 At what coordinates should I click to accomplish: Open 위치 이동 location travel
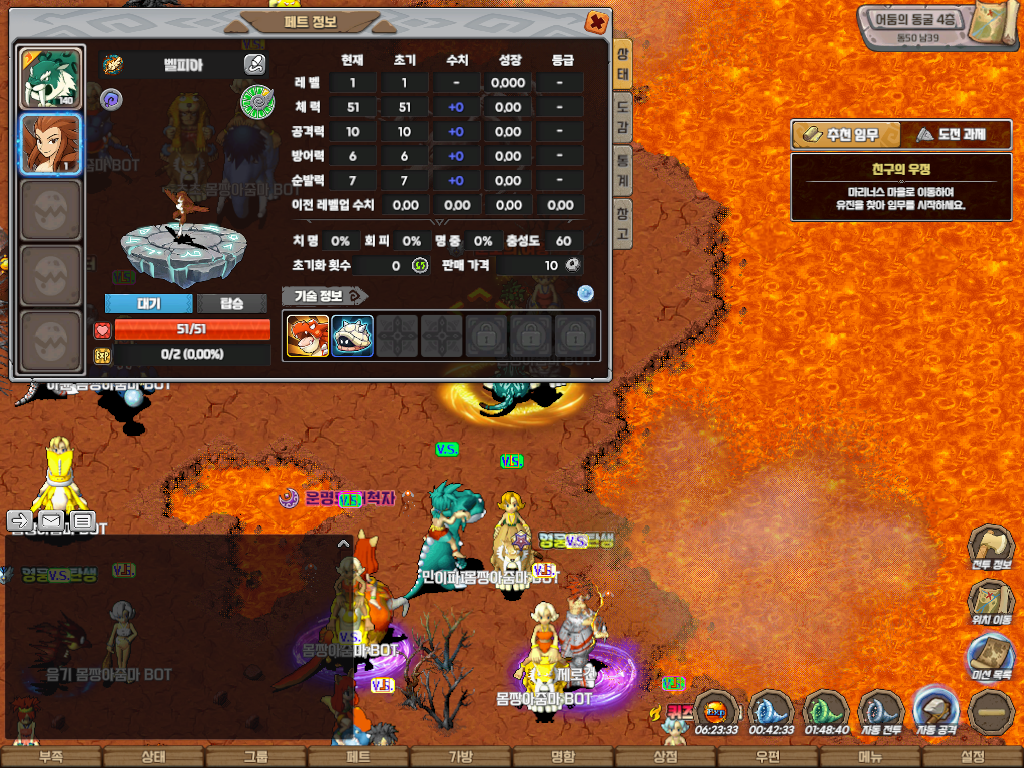click(991, 605)
